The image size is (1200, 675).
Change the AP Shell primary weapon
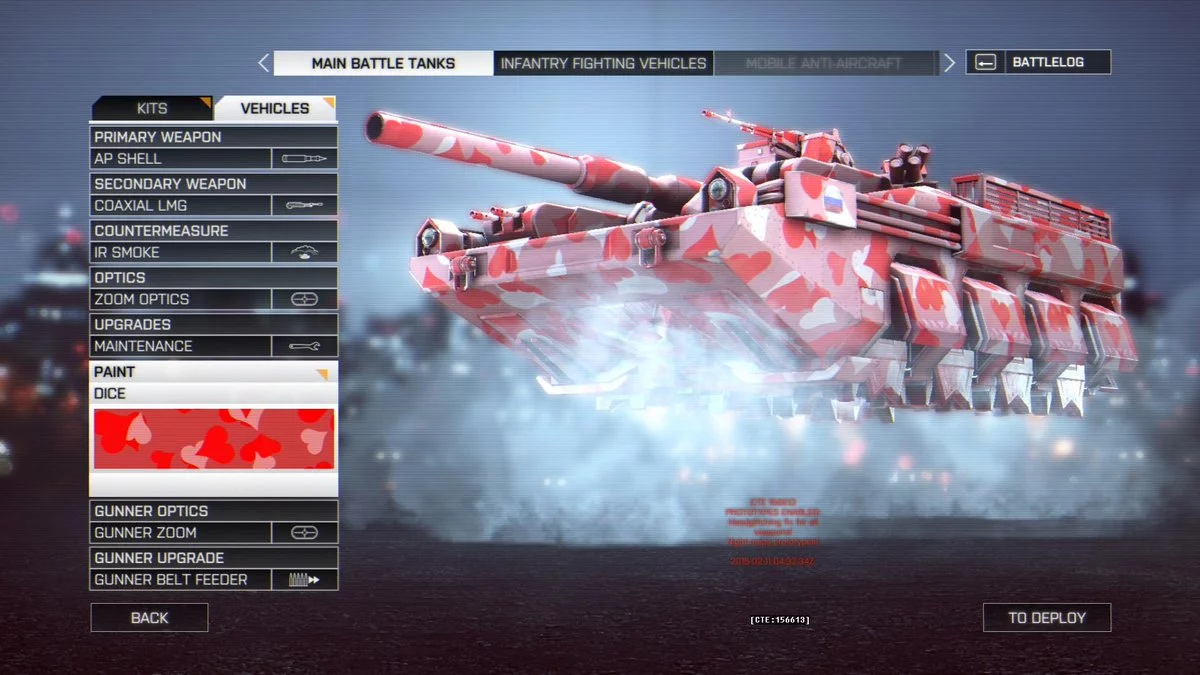coord(214,158)
